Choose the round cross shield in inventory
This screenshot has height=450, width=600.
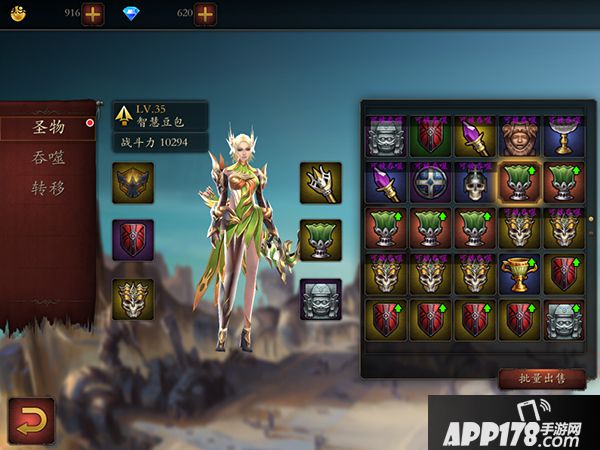(x=429, y=183)
